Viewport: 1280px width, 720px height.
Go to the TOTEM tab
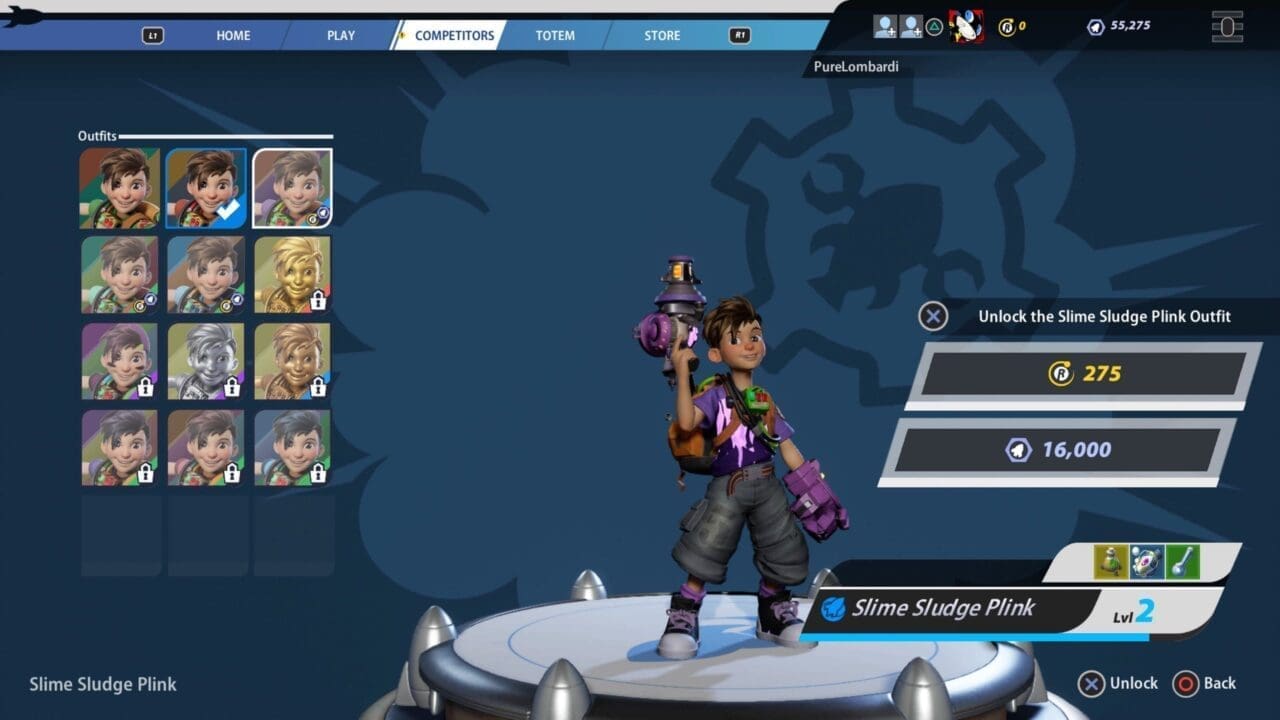point(555,35)
